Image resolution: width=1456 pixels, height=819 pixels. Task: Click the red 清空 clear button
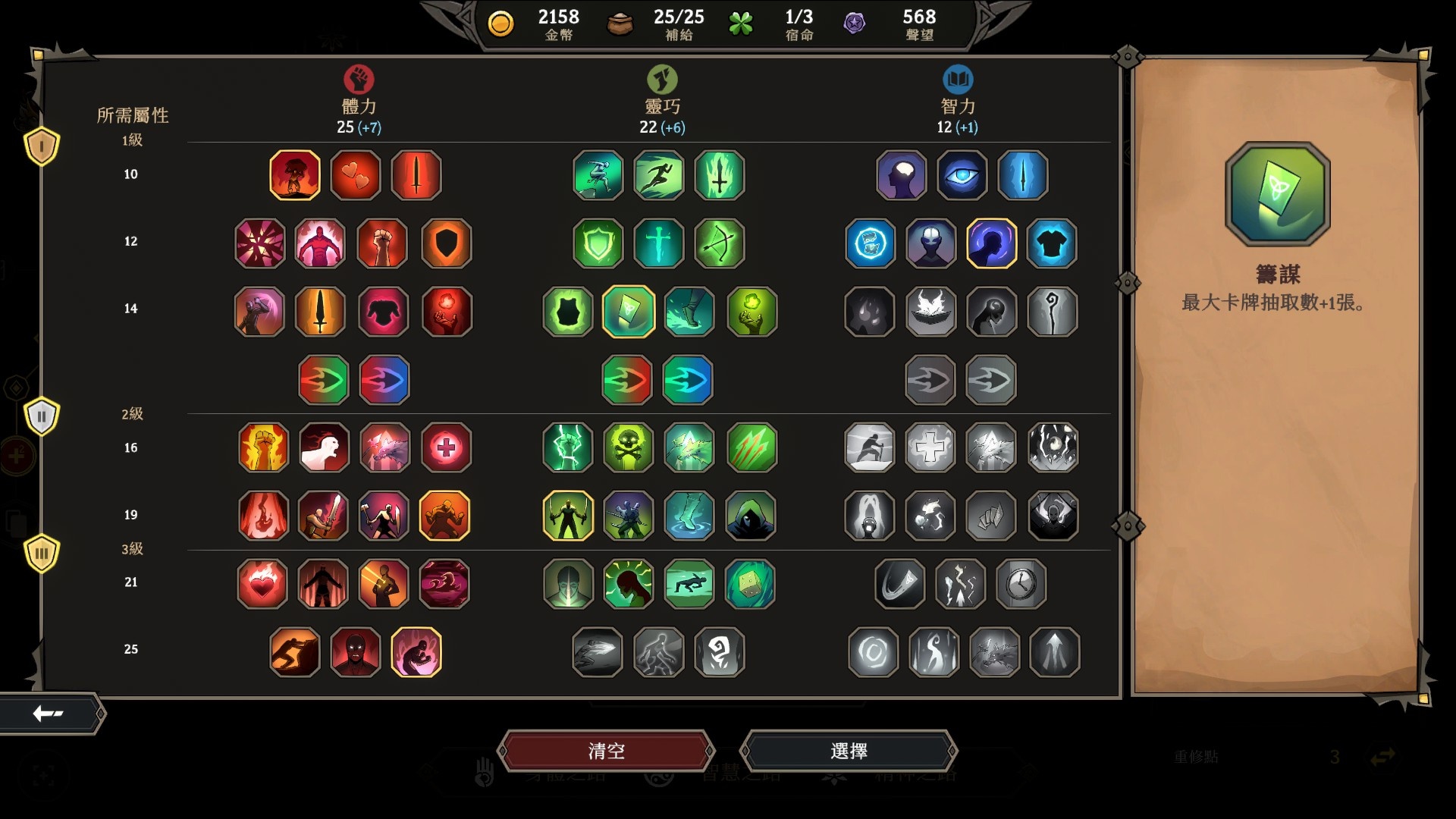[606, 751]
